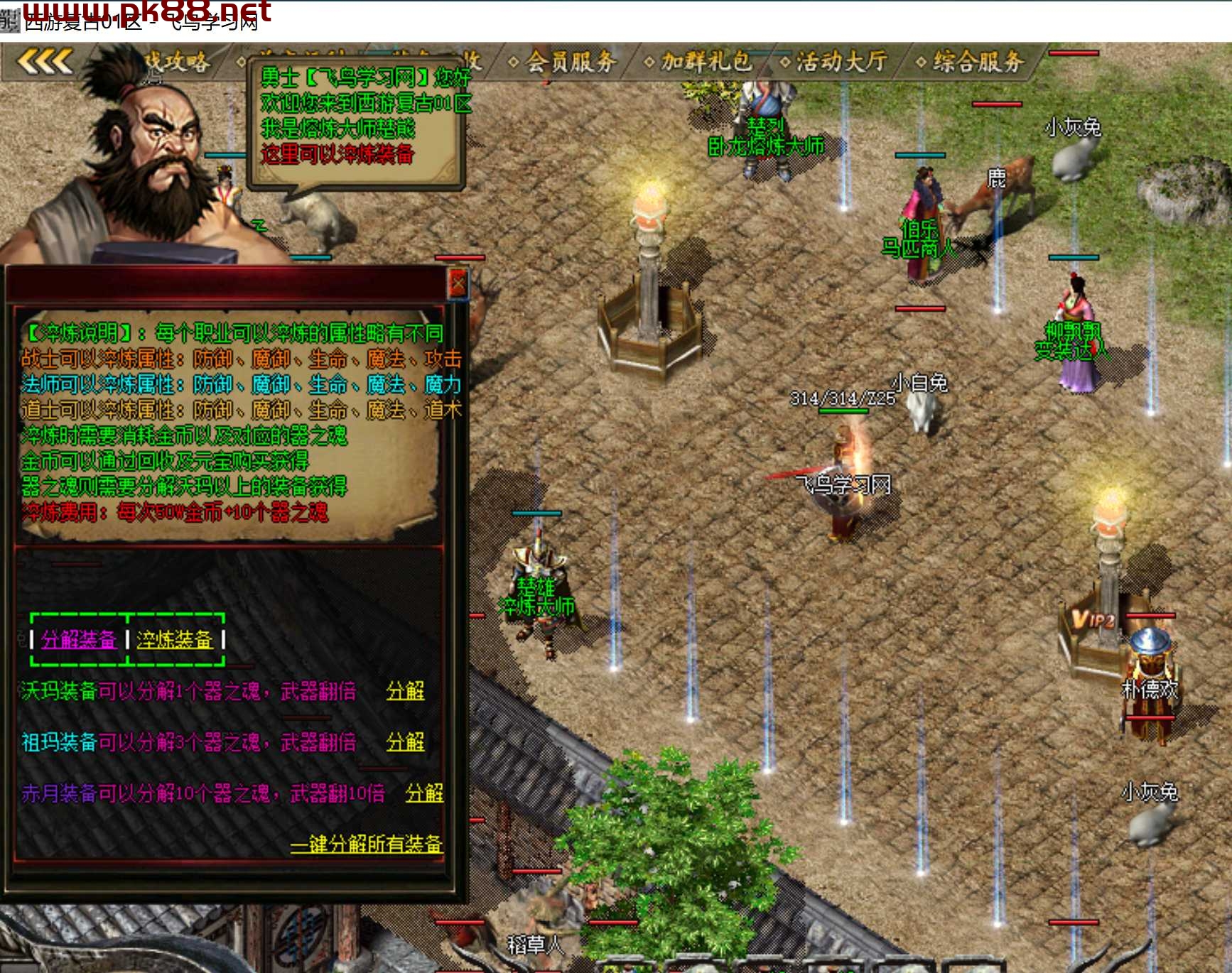Choose 分解 on the 祖玛装备 row
The height and width of the screenshot is (973, 1232).
click(x=405, y=742)
